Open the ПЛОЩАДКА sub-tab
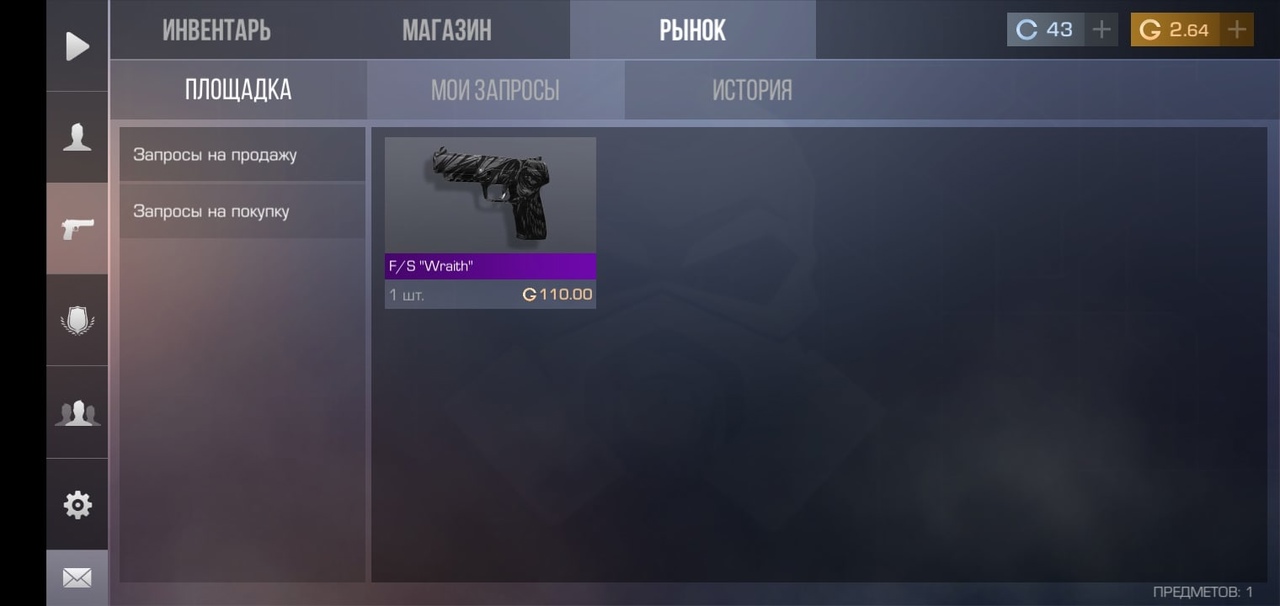This screenshot has width=1280, height=606. (238, 90)
